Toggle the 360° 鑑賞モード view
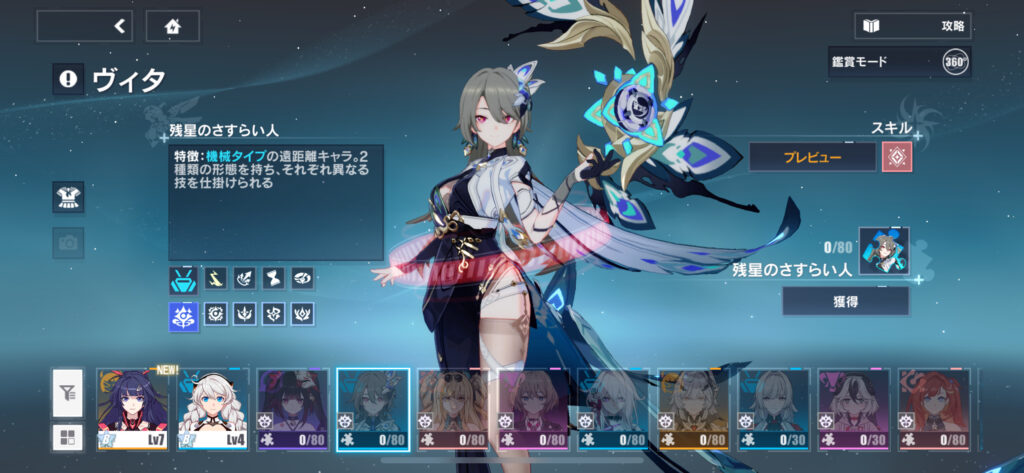This screenshot has width=1024, height=473. [x=955, y=62]
